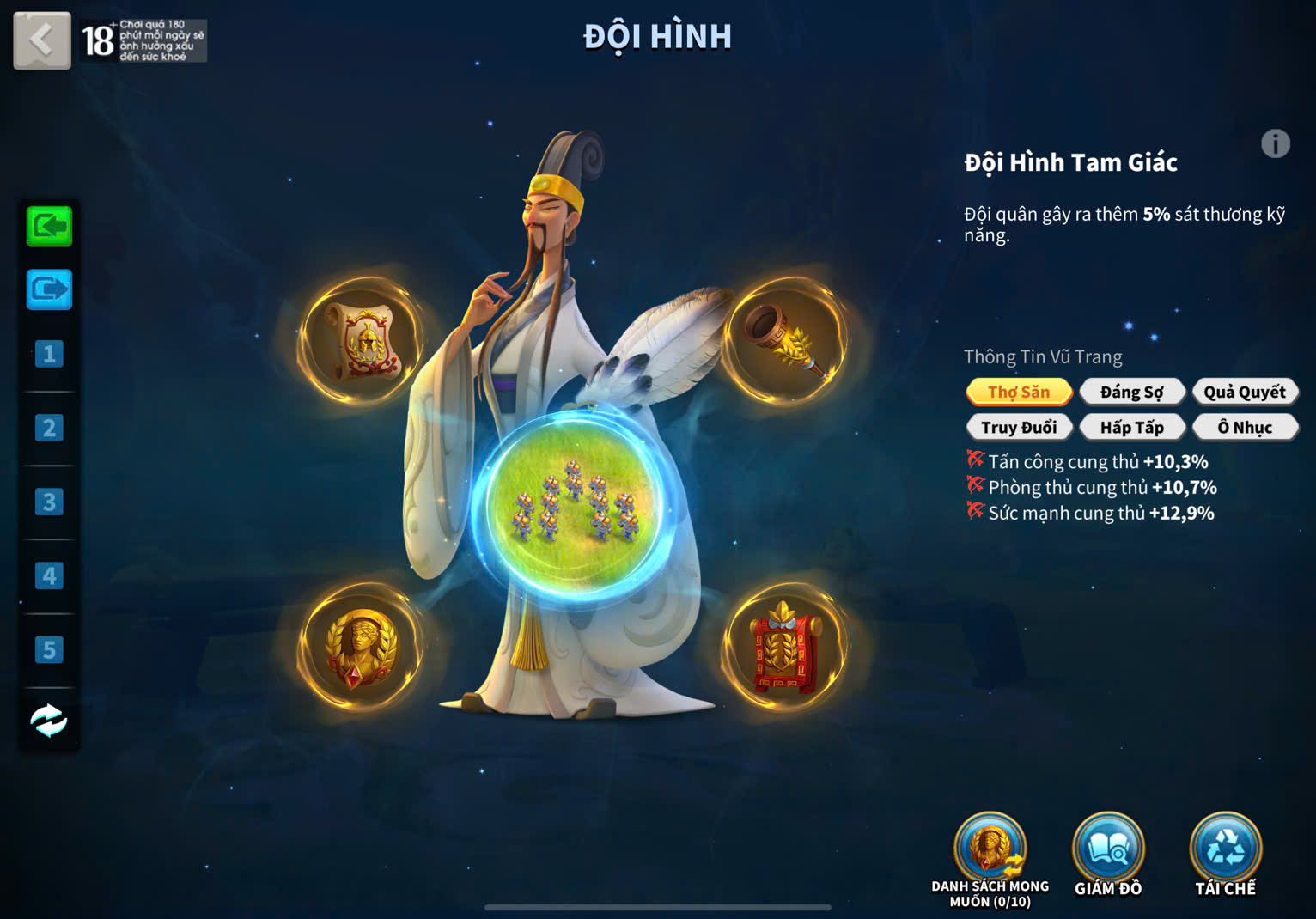Open Danh Sách Mong Muốn wishlist

pyautogui.click(x=990, y=850)
